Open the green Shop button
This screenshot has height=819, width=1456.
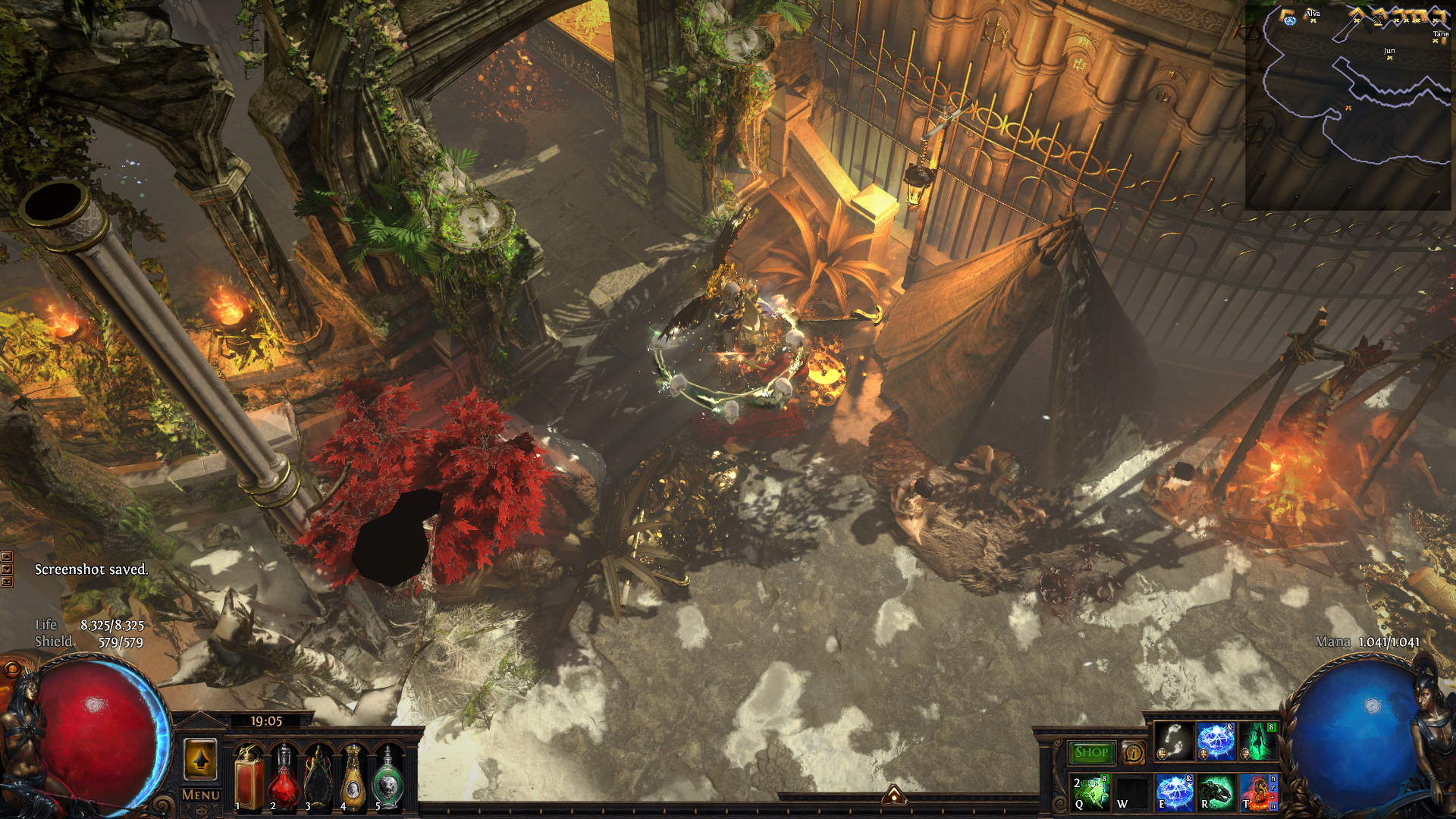(x=1090, y=752)
